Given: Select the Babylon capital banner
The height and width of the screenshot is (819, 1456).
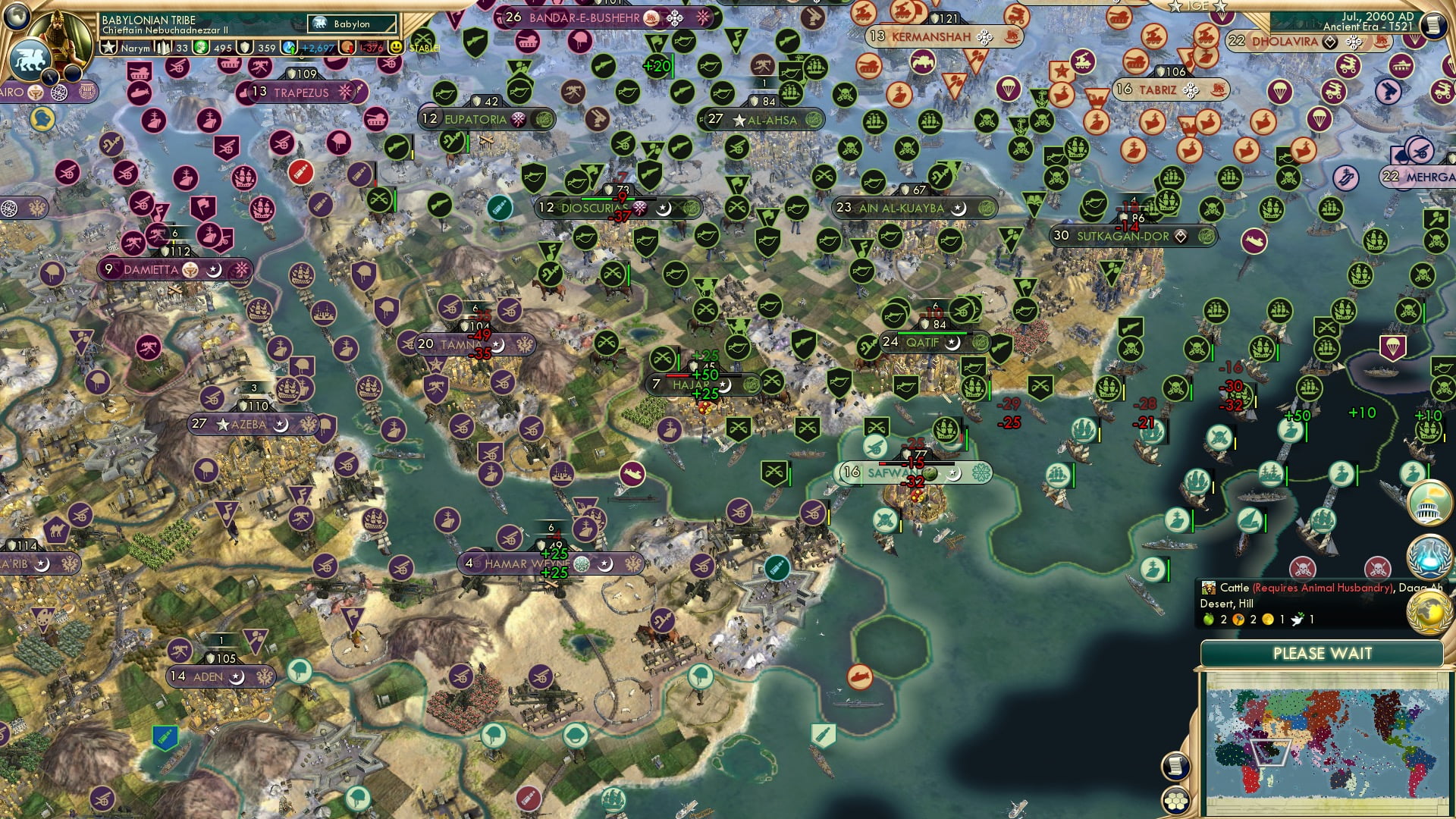Looking at the screenshot, I should coord(351,24).
